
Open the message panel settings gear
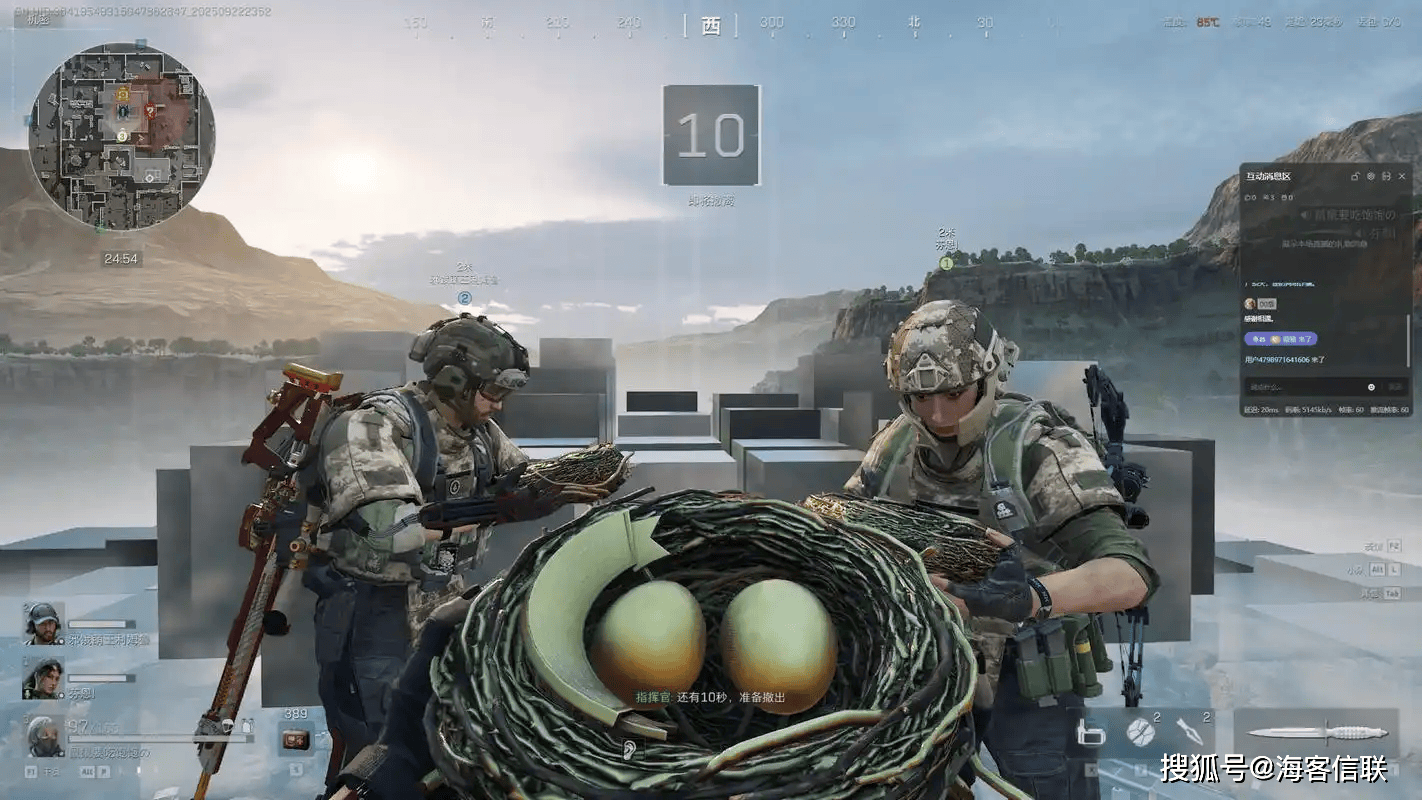pos(1371,176)
